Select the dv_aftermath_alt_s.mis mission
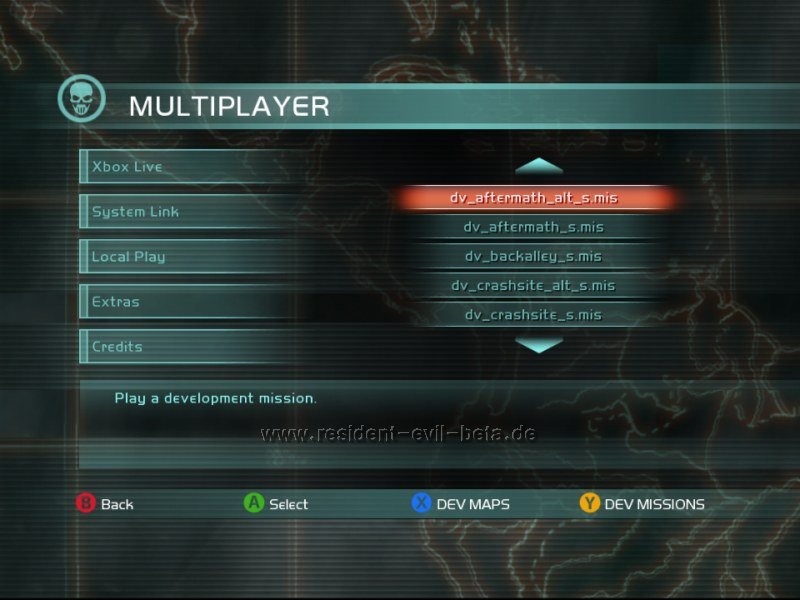 (x=534, y=198)
